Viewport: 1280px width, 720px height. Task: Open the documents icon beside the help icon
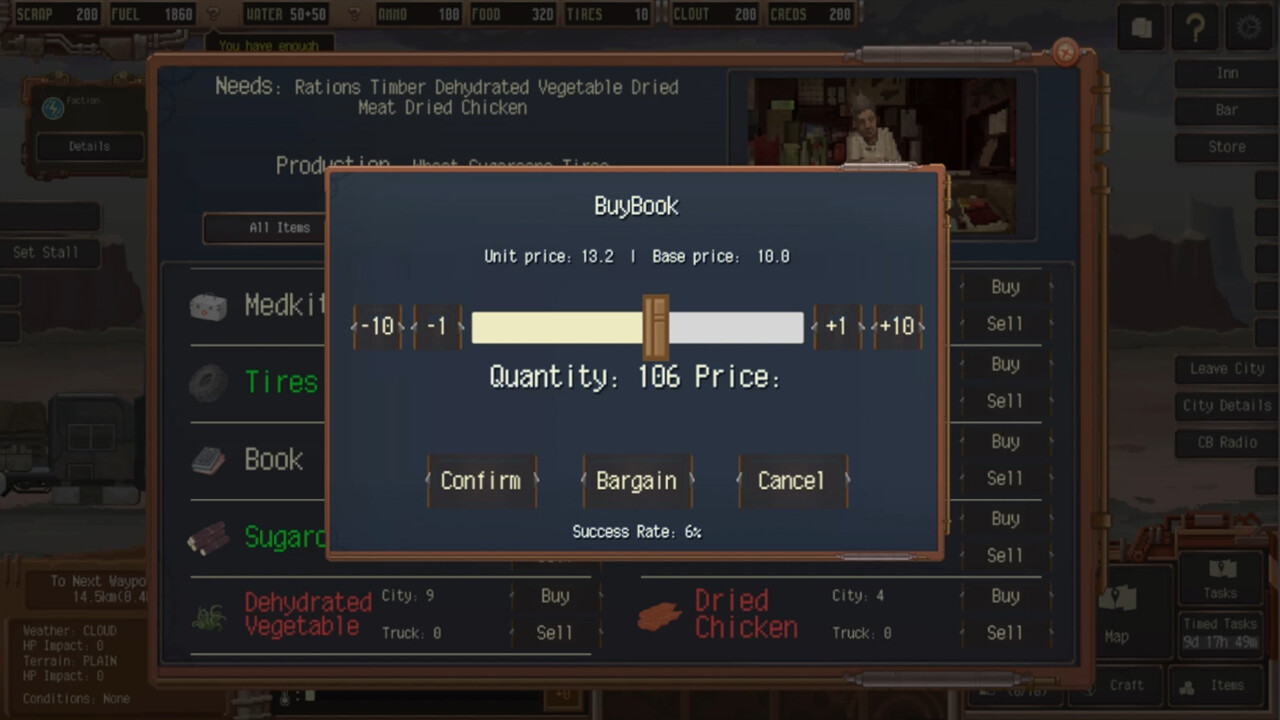[x=1141, y=27]
